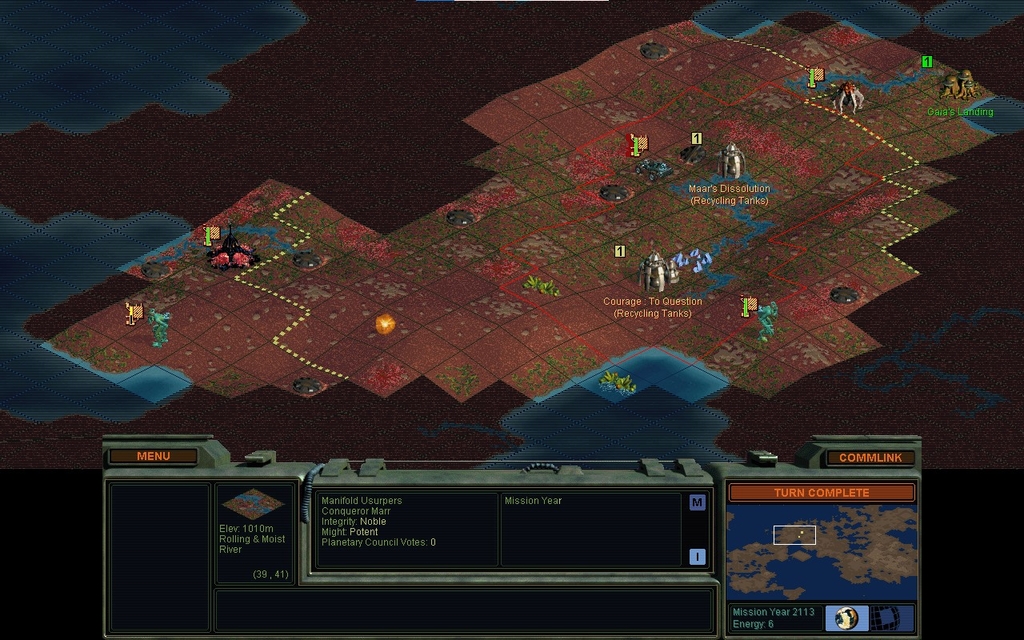
Task: Select the M button in info panel
Action: [697, 503]
